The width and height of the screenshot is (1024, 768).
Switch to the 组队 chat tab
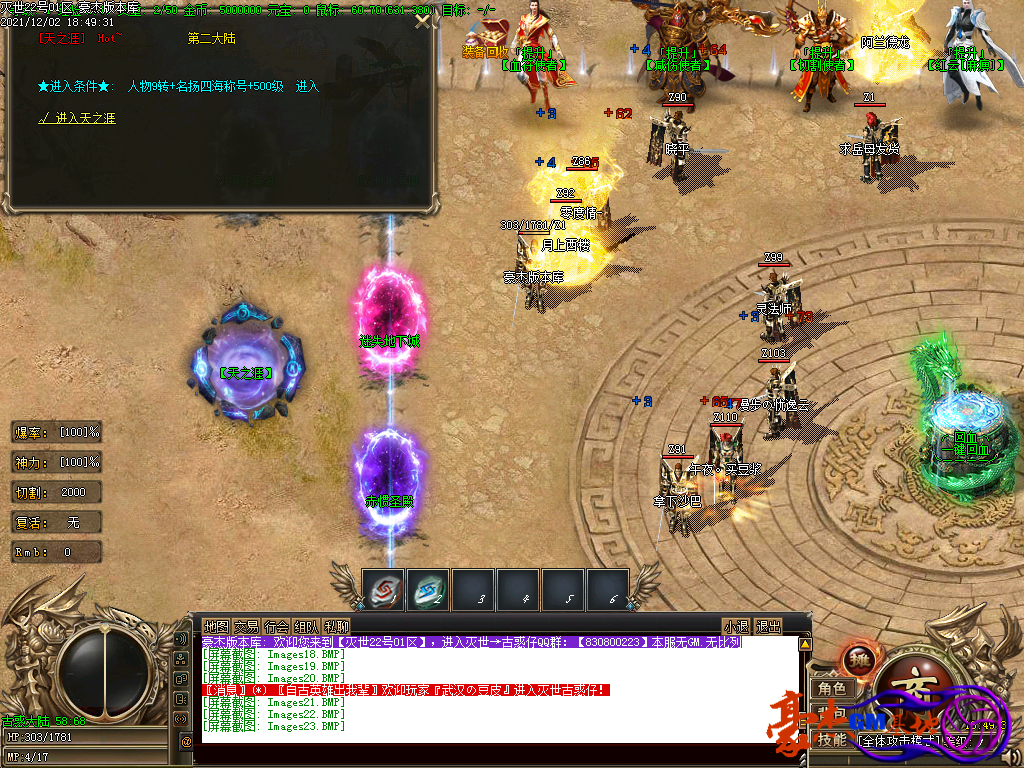(306, 627)
